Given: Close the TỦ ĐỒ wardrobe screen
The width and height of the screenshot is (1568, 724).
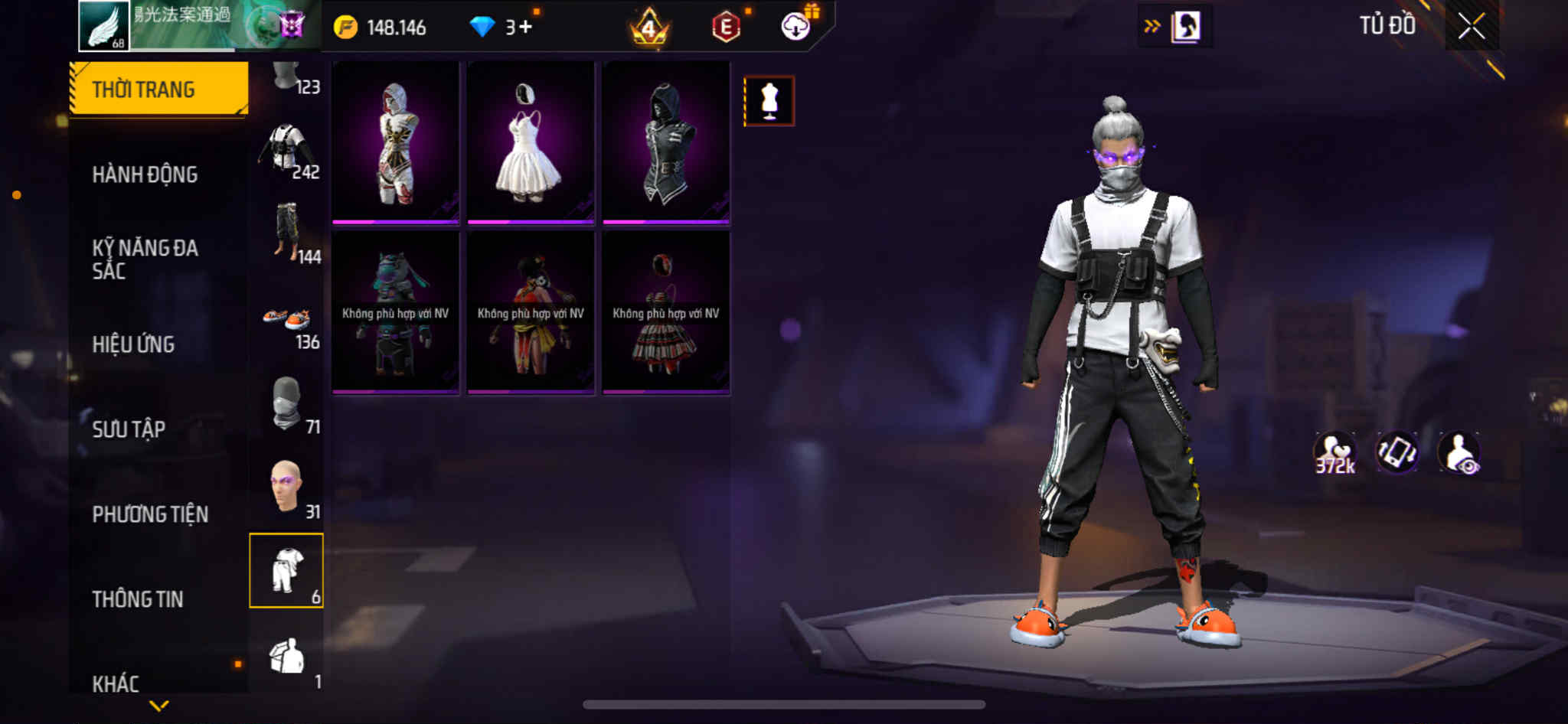Looking at the screenshot, I should click(1471, 27).
